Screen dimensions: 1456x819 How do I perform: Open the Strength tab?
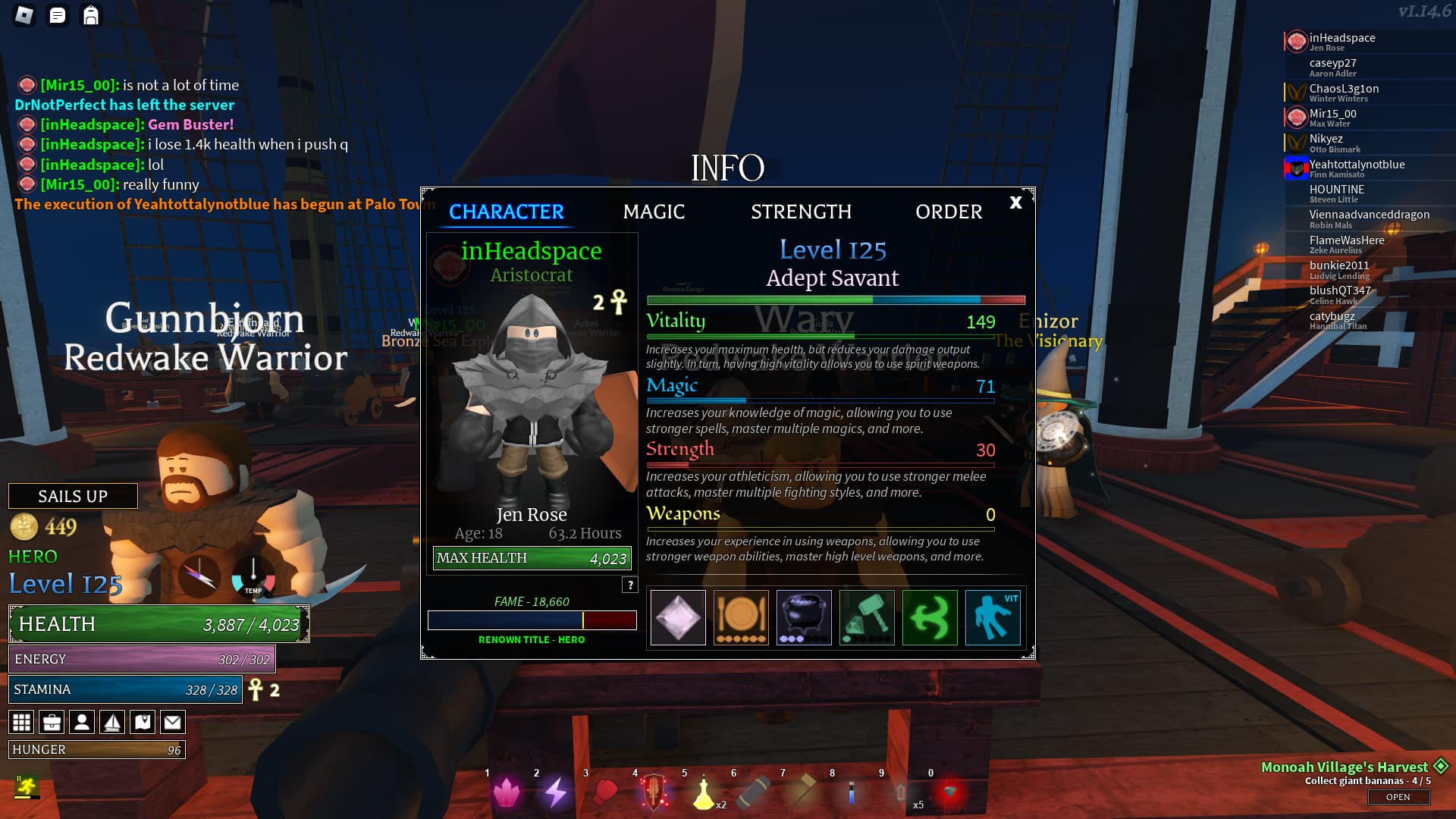(x=801, y=212)
